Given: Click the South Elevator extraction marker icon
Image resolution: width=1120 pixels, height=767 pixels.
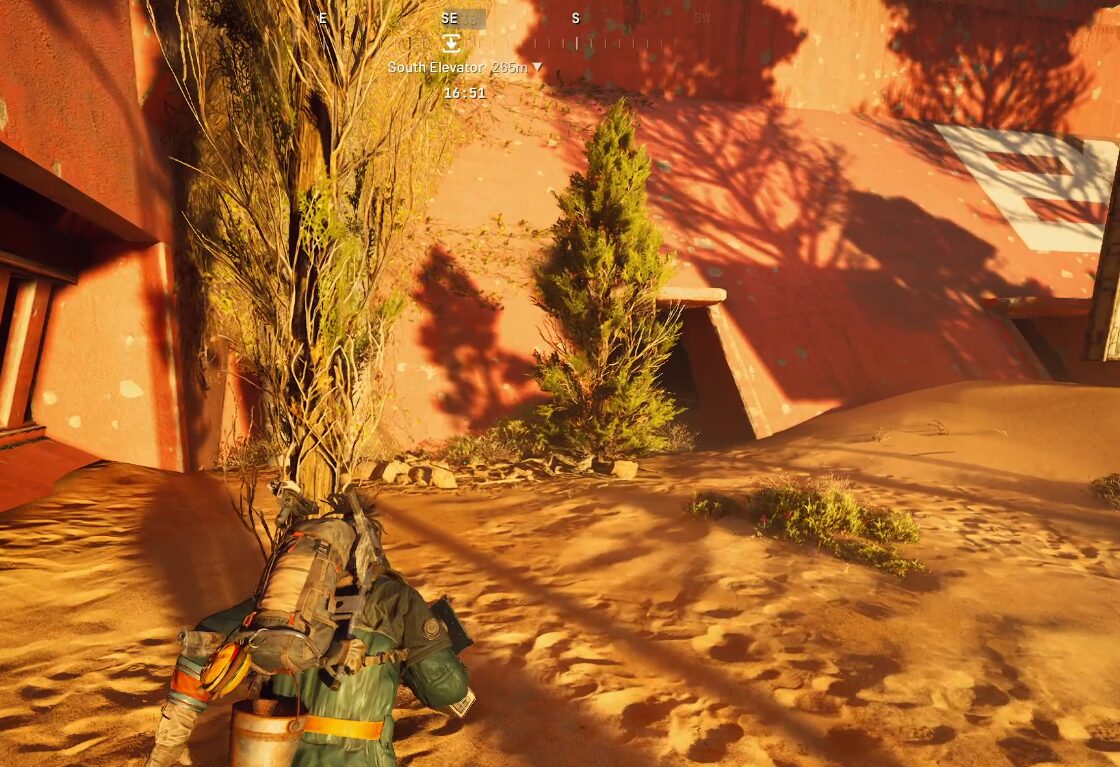Looking at the screenshot, I should point(452,42).
